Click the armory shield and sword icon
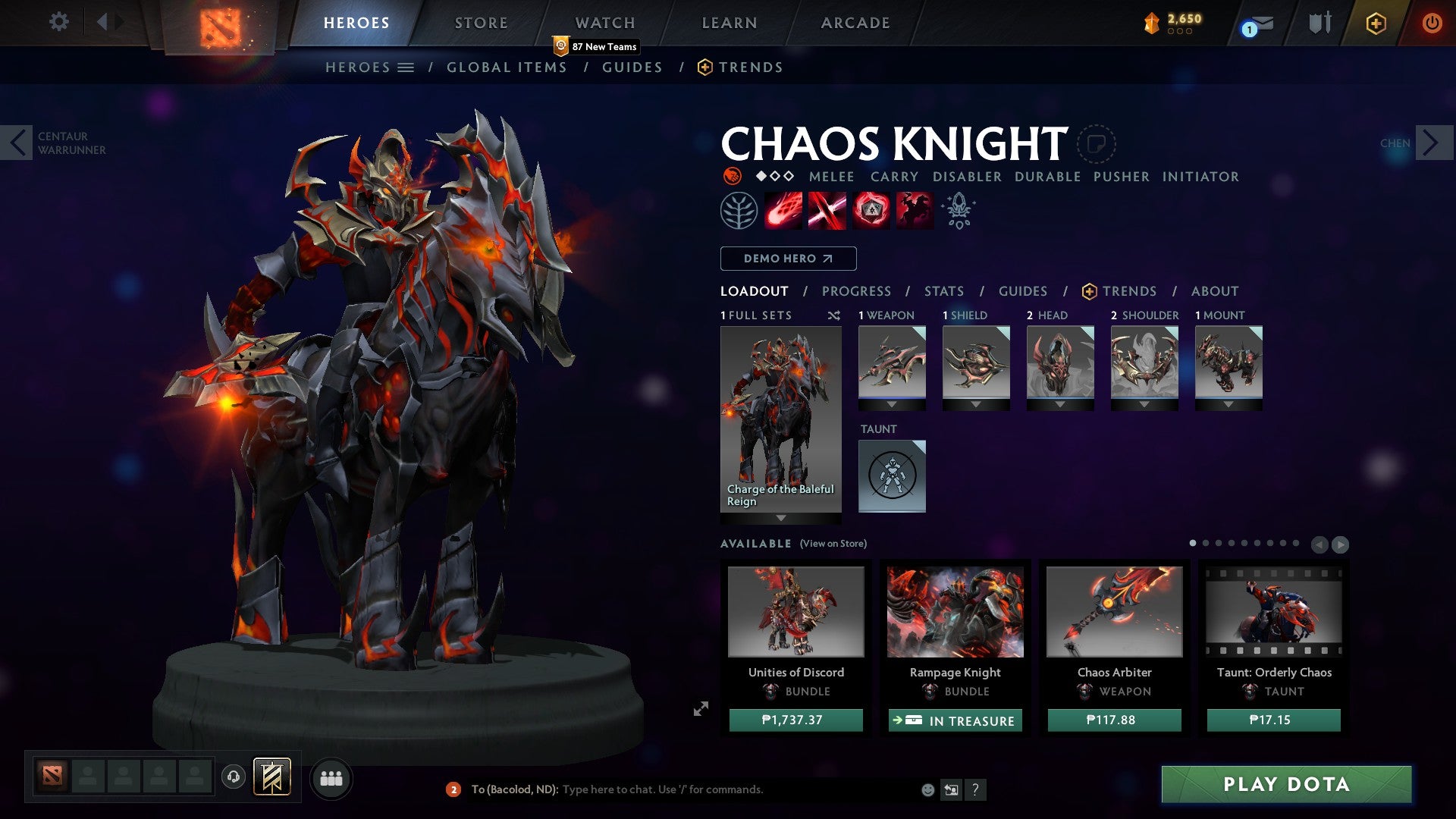Image resolution: width=1456 pixels, height=819 pixels. 1319,23
